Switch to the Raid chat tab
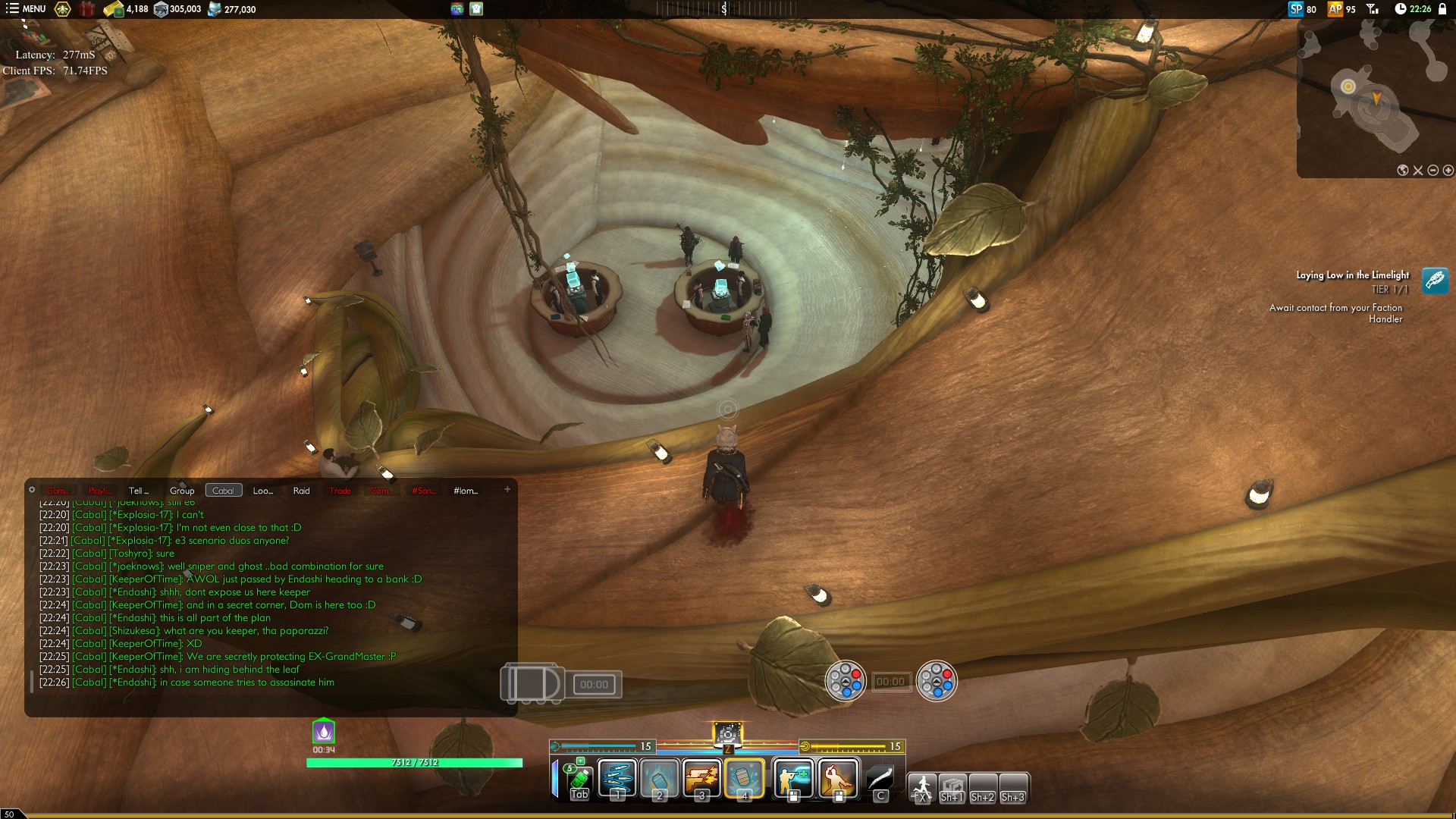 301,491
